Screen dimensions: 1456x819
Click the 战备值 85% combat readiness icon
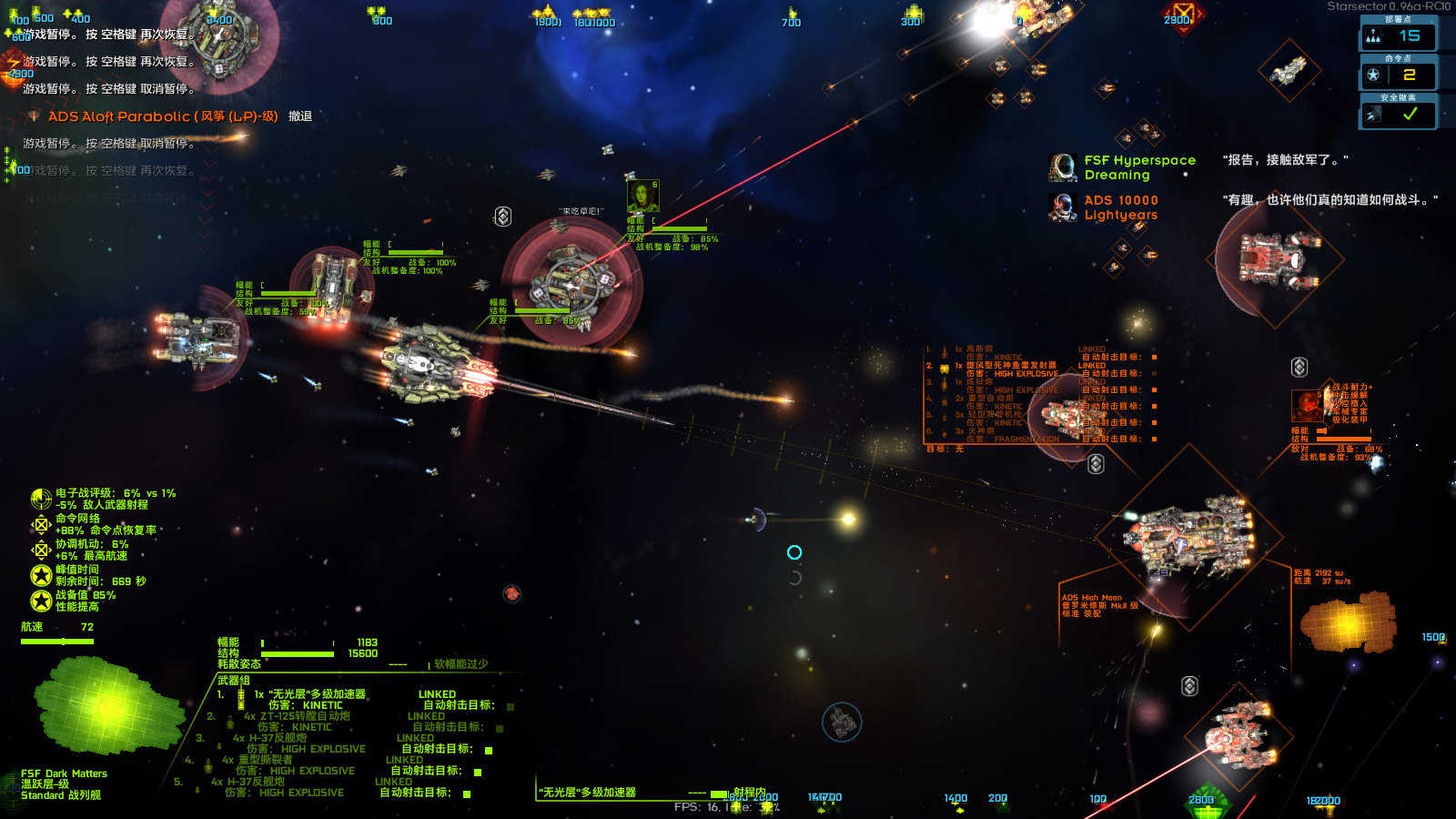pyautogui.click(x=41, y=601)
